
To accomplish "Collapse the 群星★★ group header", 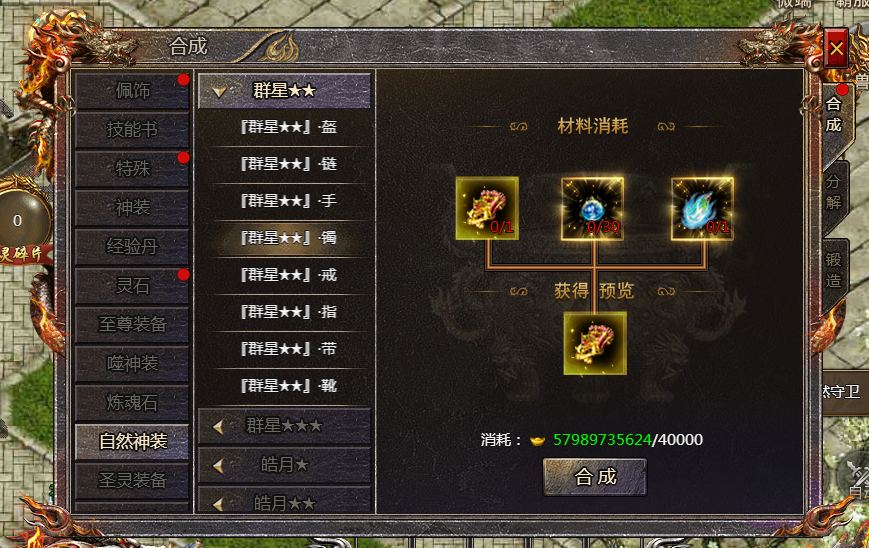I will pos(284,90).
